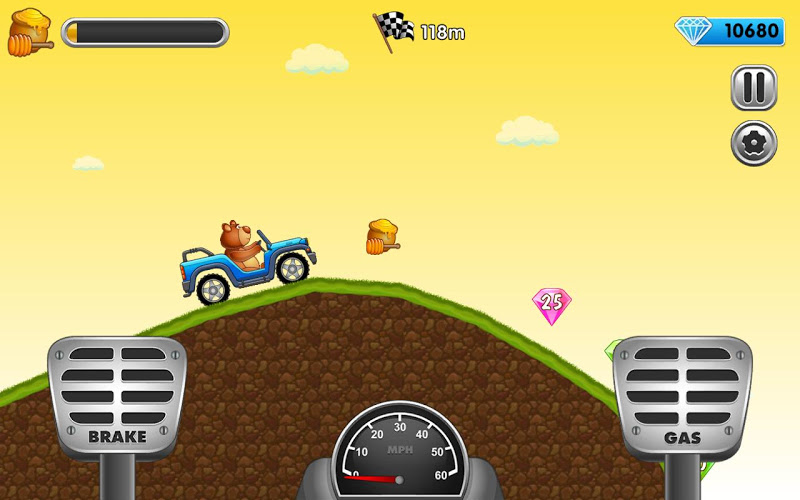Screen dimensions: 800x500
Task: Open settings via the gear button
Action: click(x=753, y=143)
